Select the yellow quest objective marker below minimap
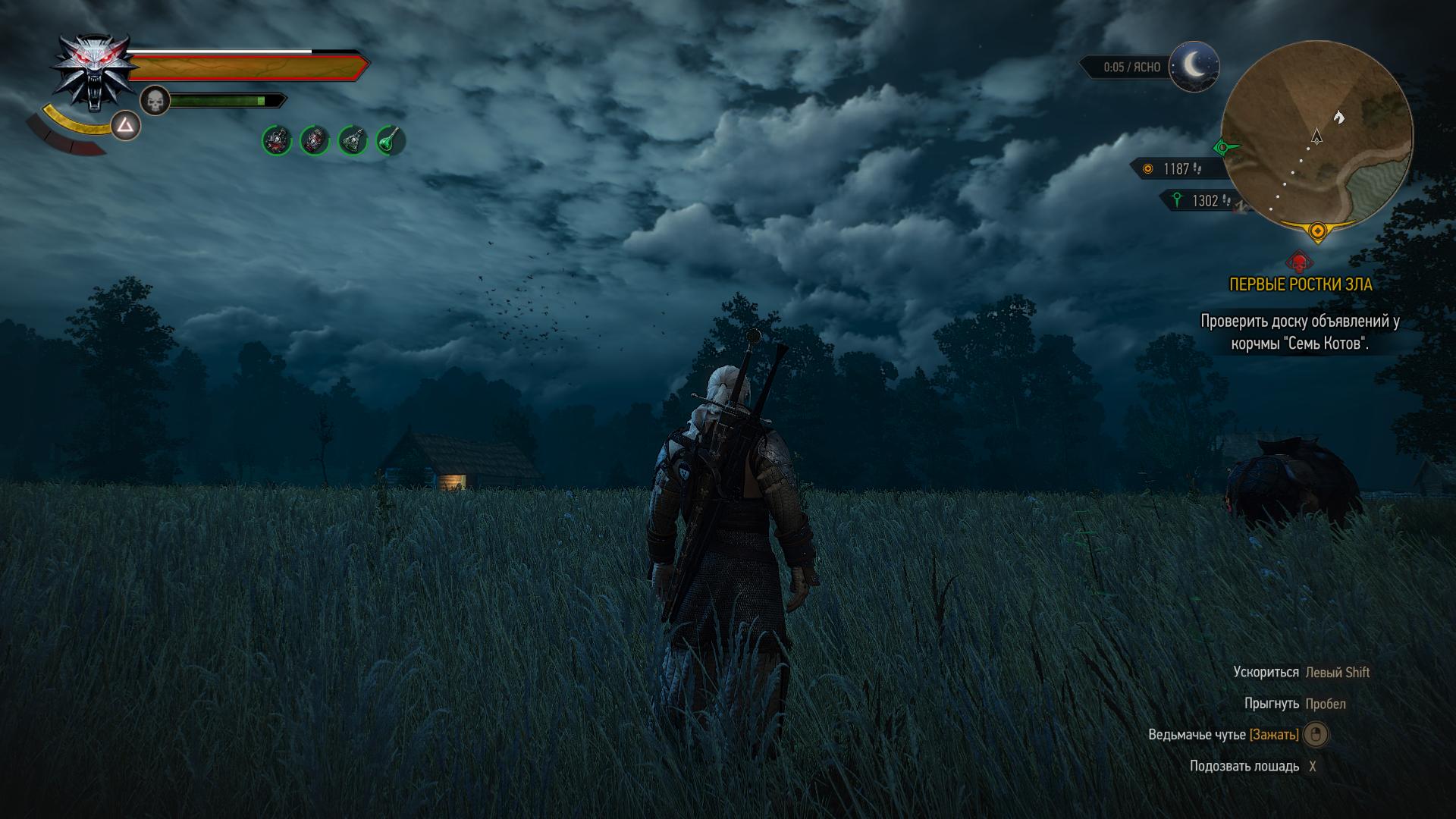The width and height of the screenshot is (1456, 819). 1317,230
